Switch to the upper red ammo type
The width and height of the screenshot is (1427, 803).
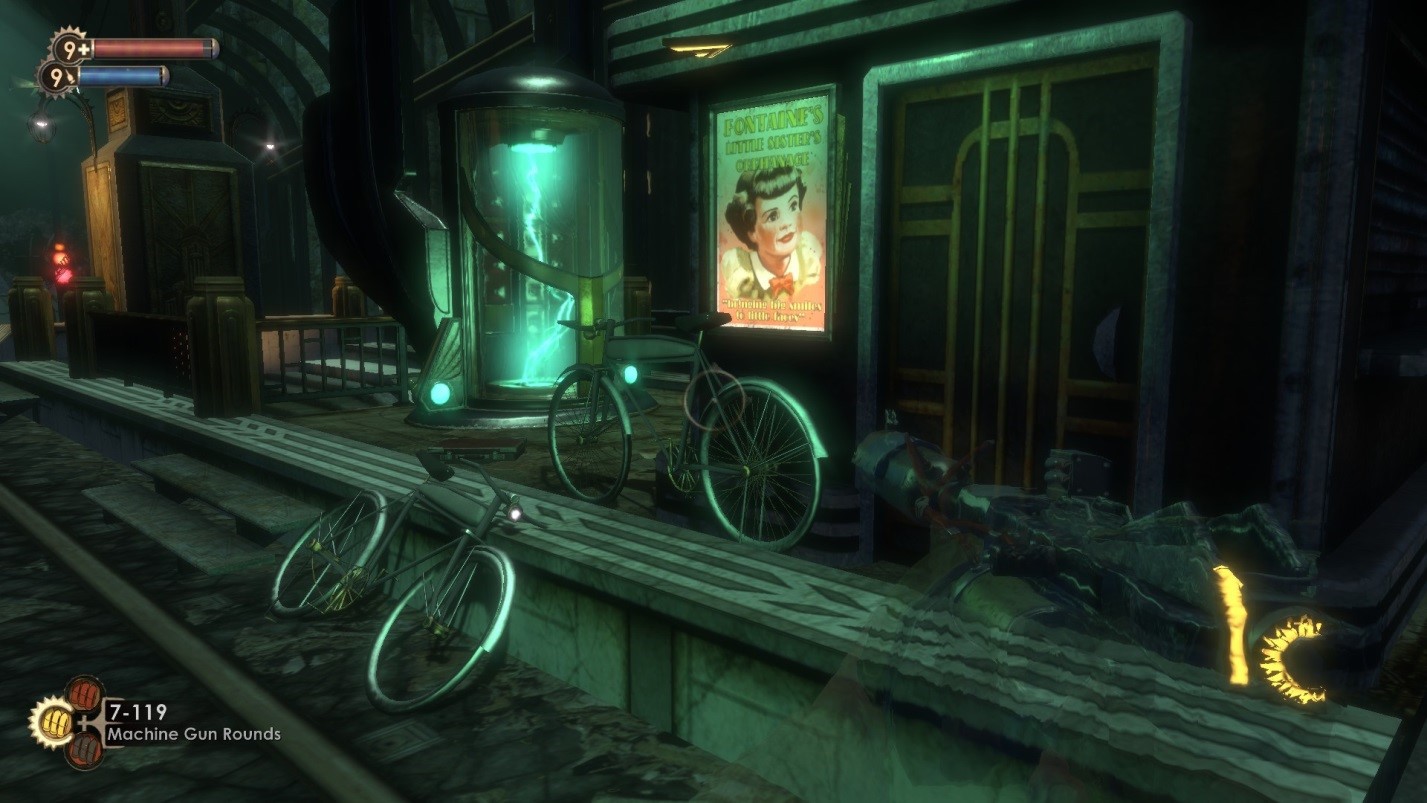pos(83,694)
